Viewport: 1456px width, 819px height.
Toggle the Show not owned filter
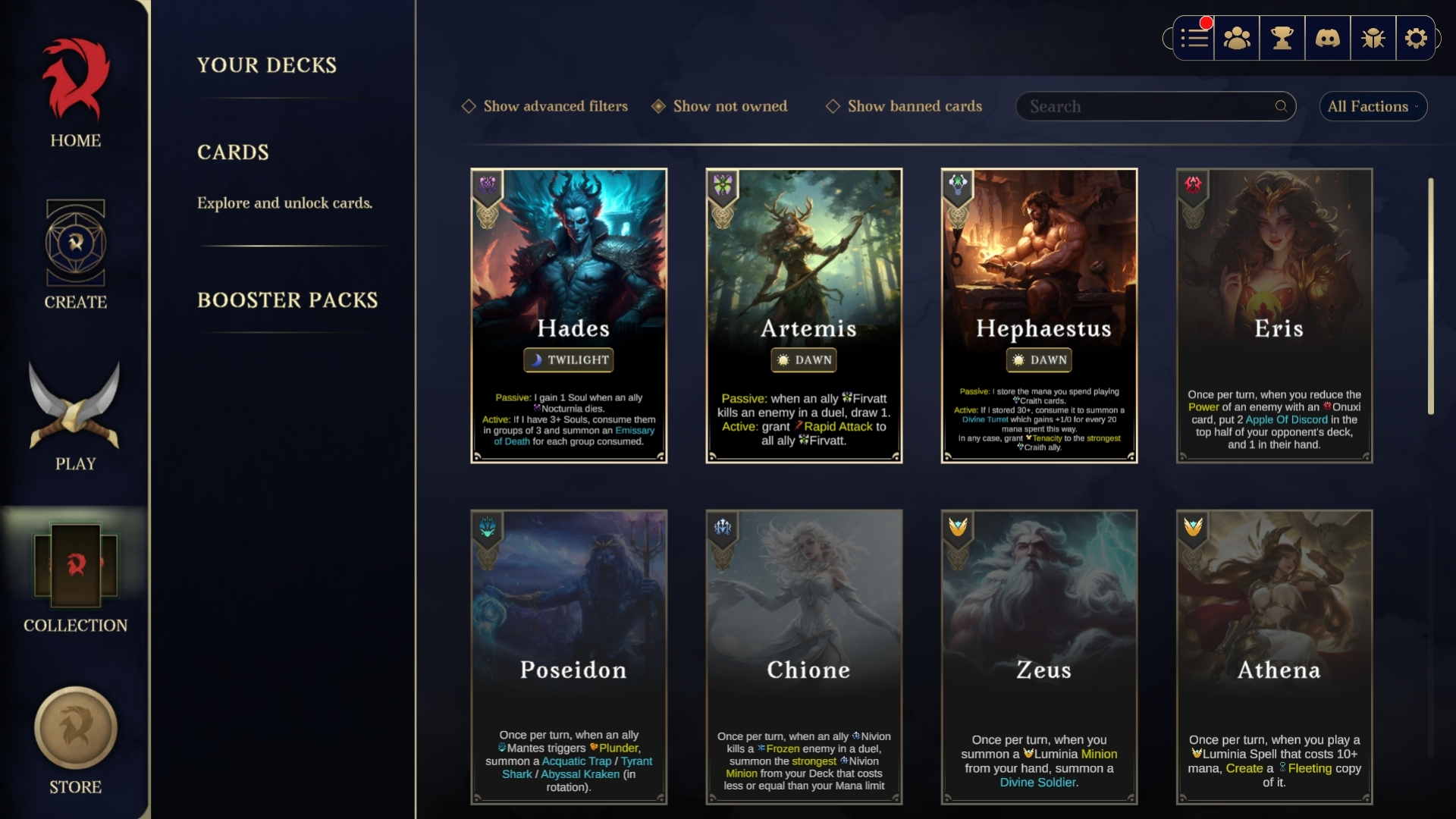(x=720, y=106)
